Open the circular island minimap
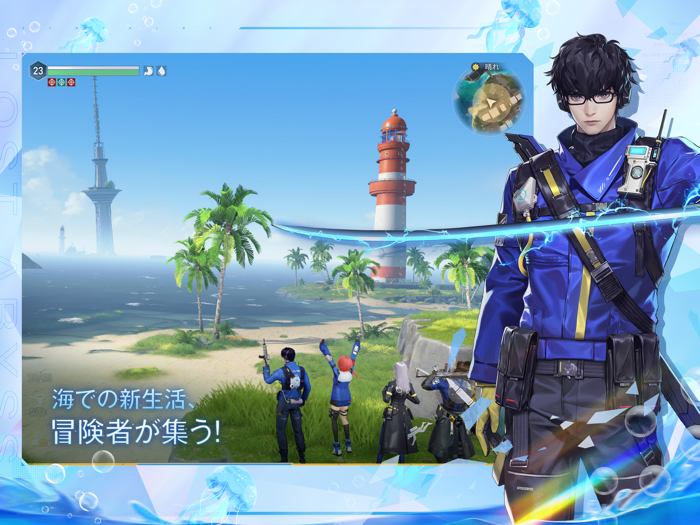The image size is (700, 525). 489,101
